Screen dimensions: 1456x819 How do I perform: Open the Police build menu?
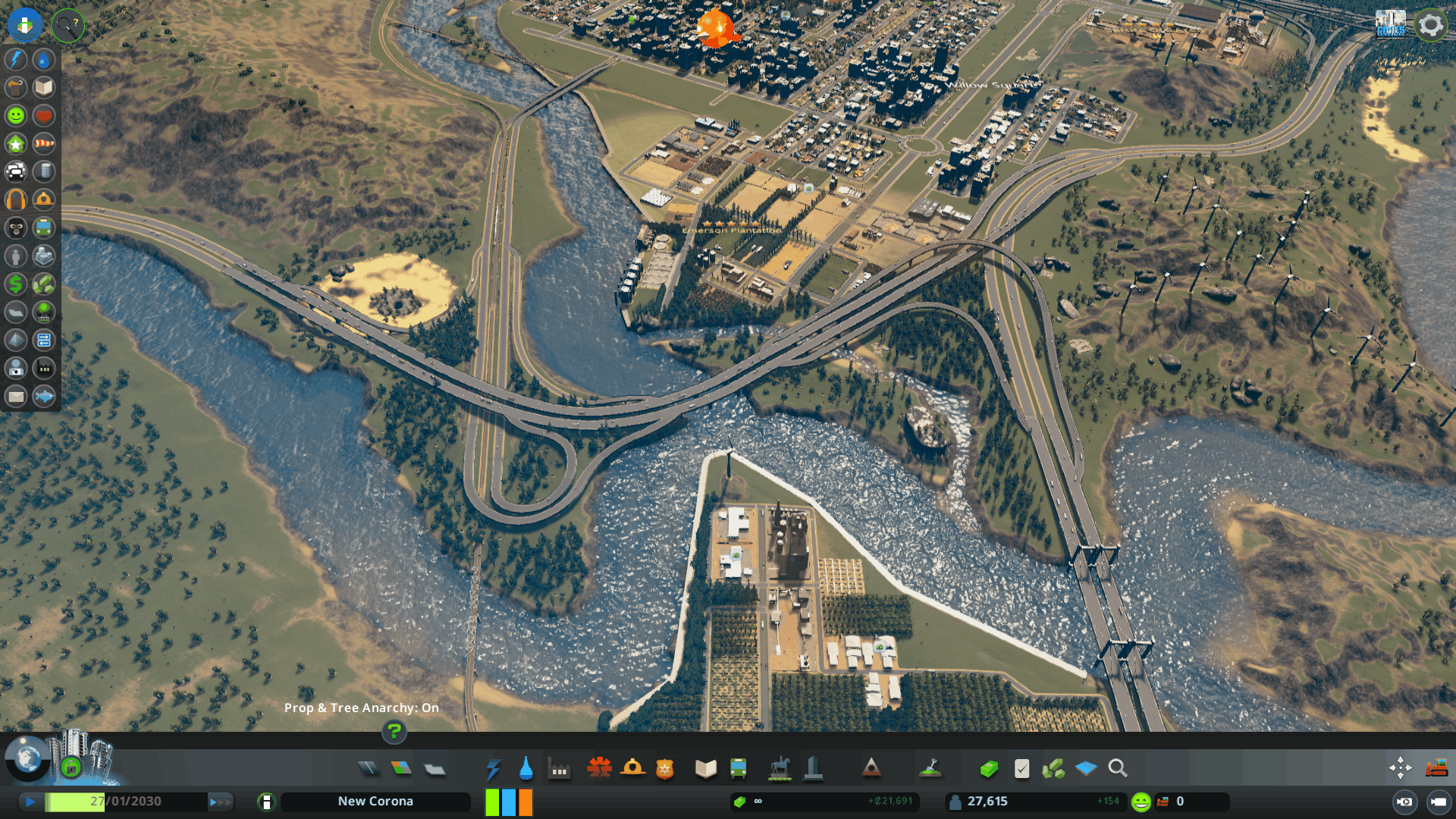[665, 769]
